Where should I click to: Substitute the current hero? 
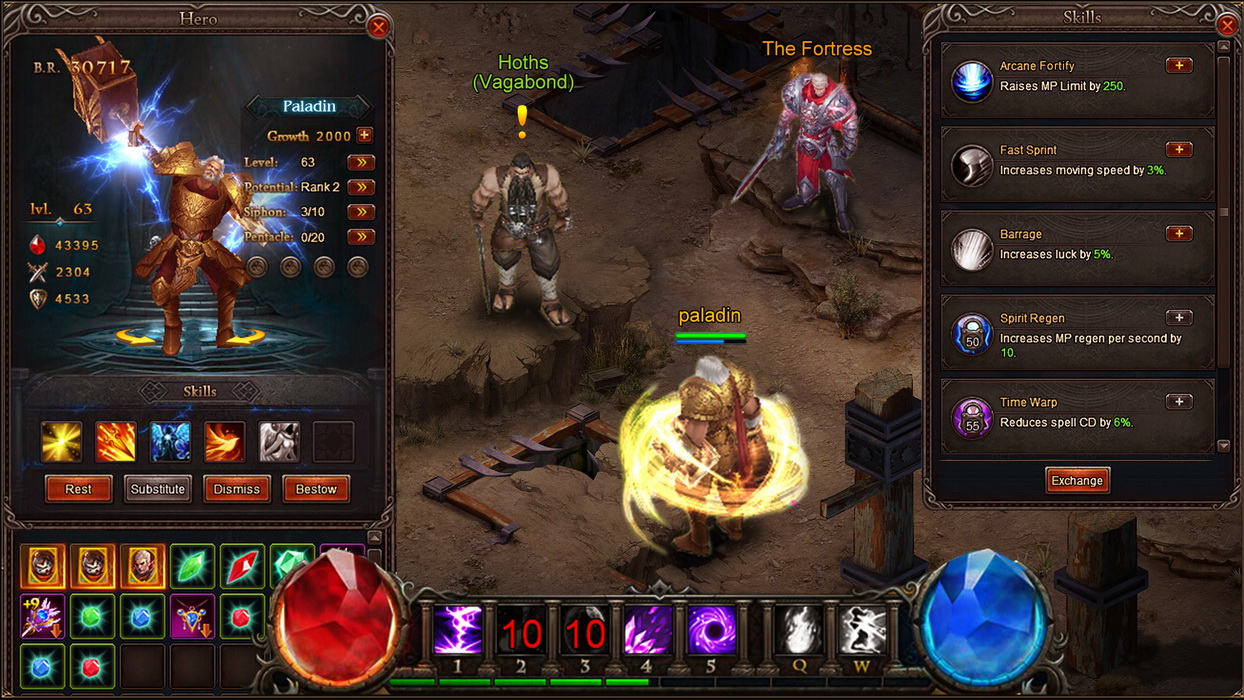157,489
